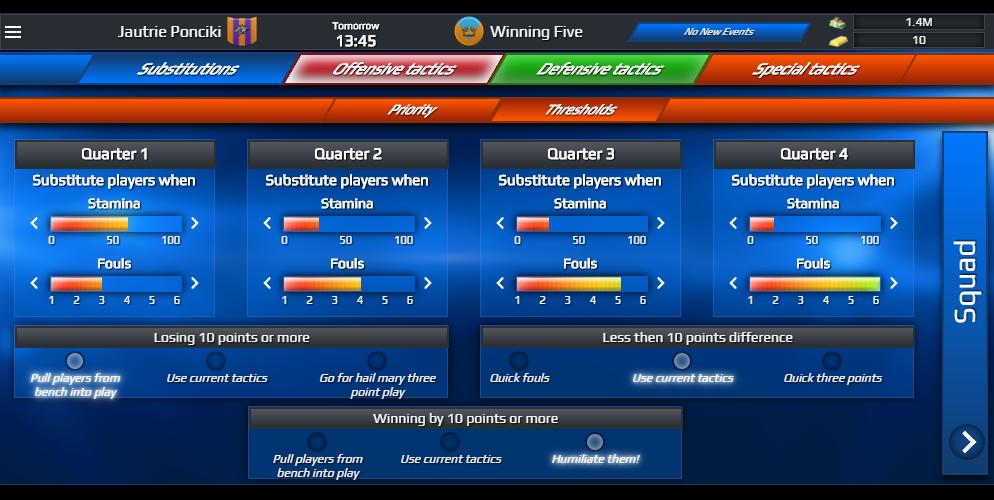Viewport: 994px width, 500px height.
Task: Select the Thresholds sub-tab
Action: click(x=580, y=110)
